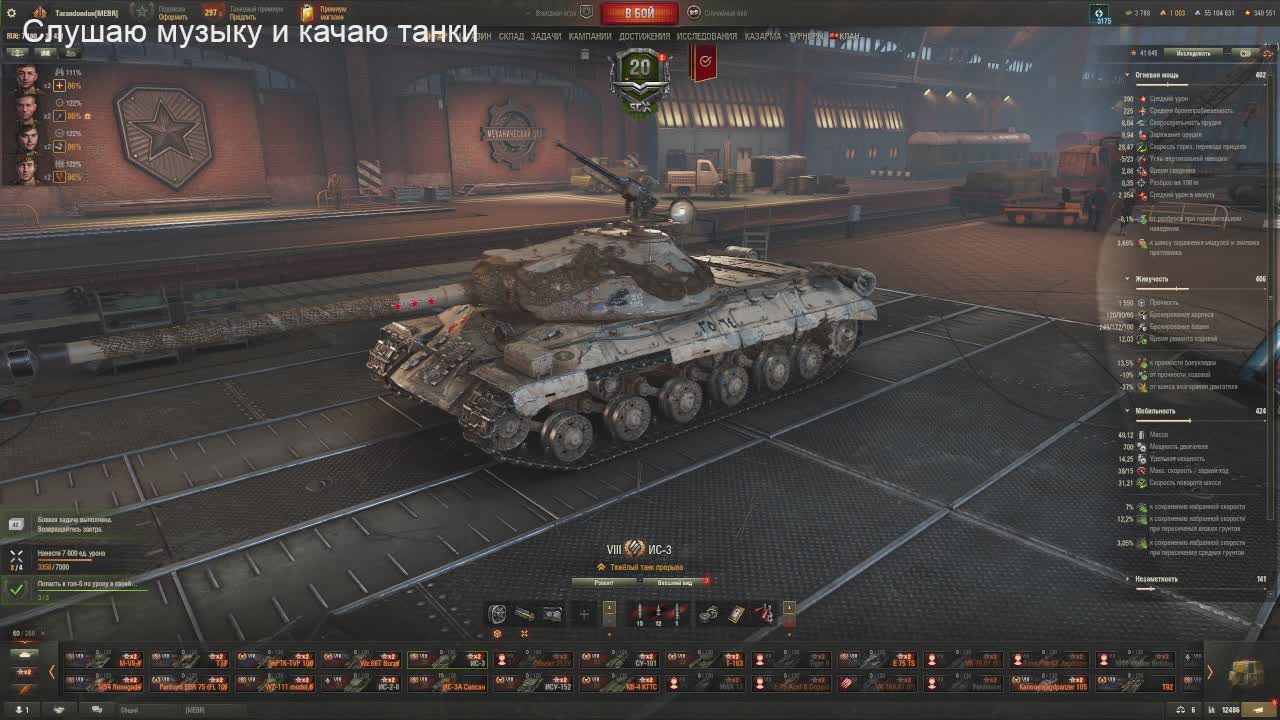Switch to the ЗАДАЧИ tab

pyautogui.click(x=546, y=36)
